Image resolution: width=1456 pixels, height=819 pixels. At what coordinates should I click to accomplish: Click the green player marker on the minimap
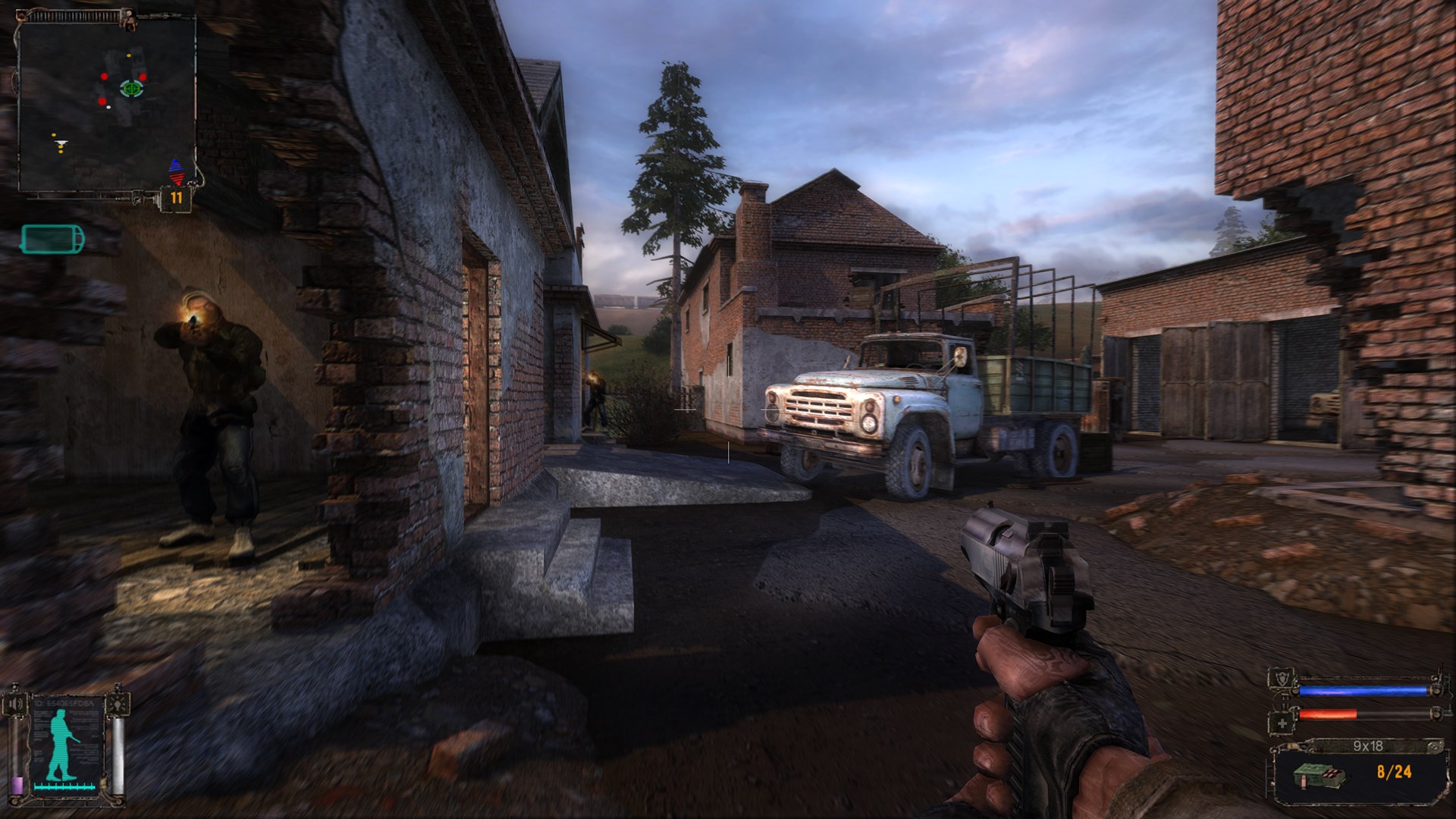[130, 89]
